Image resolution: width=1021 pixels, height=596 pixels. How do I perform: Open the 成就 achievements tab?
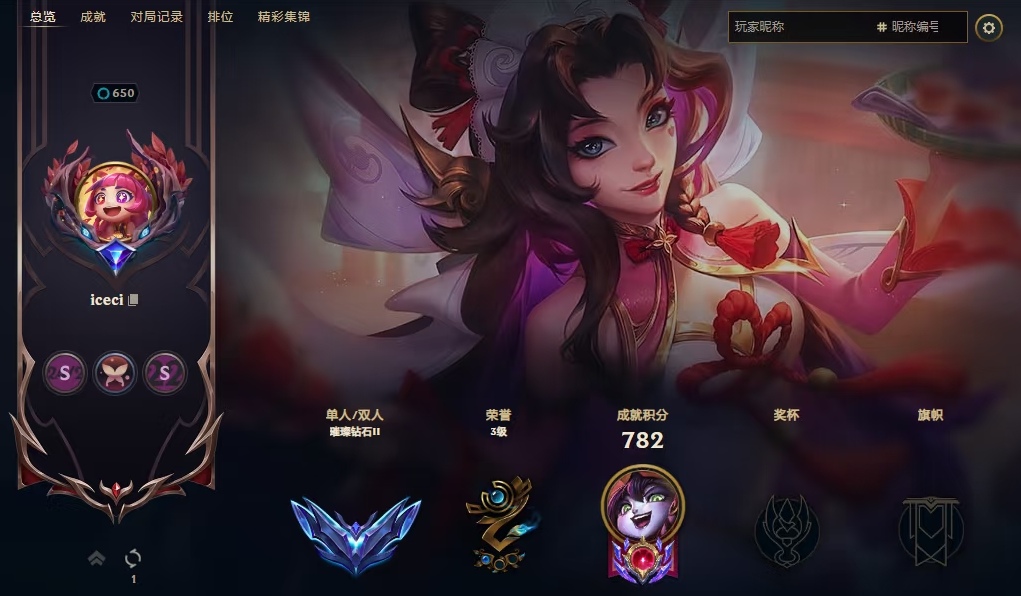93,17
